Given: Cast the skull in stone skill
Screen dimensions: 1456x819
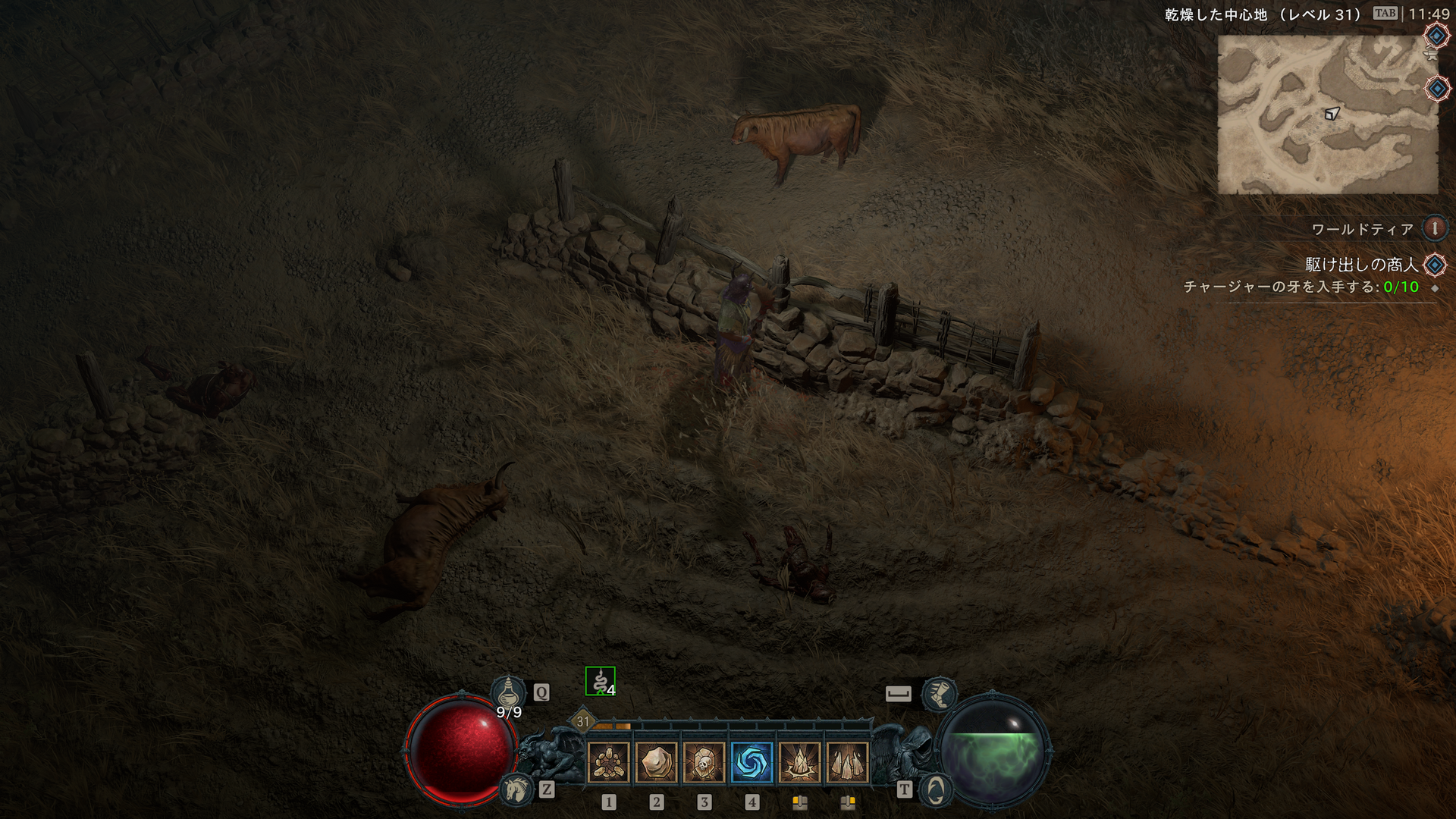Looking at the screenshot, I should tap(704, 762).
